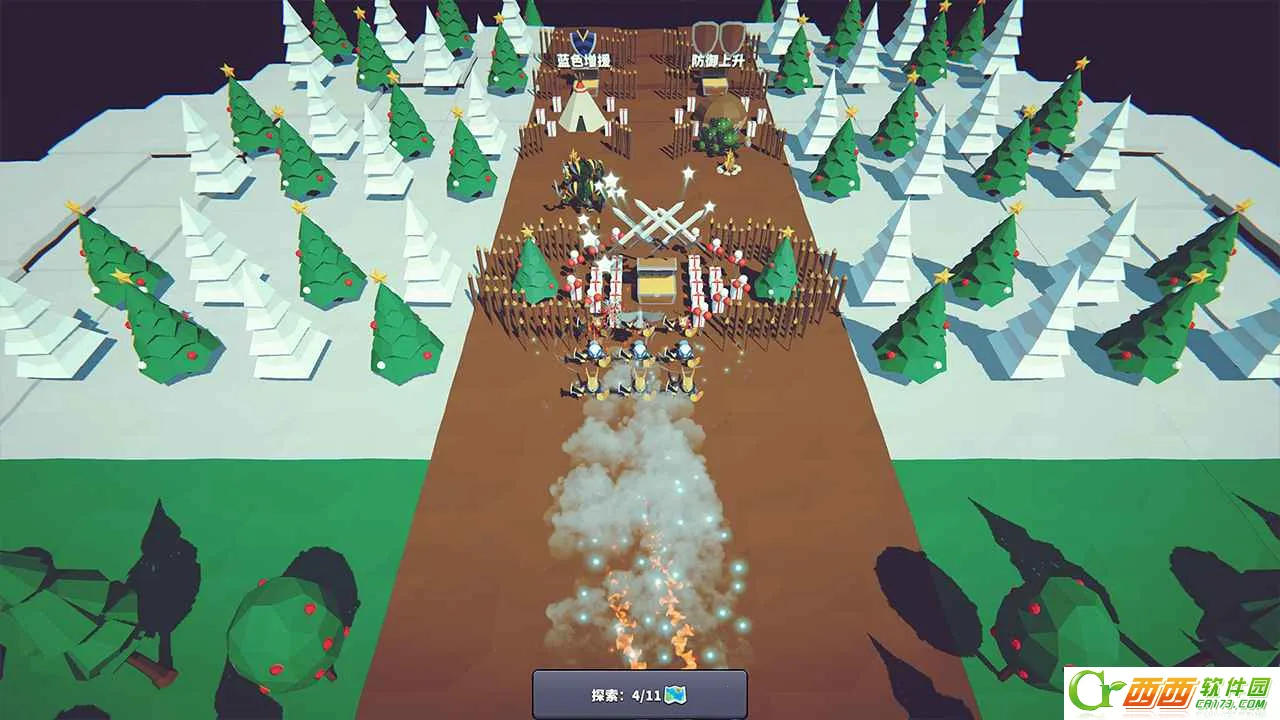
Task: Open the 探索 4/11 map panel
Action: (639, 694)
